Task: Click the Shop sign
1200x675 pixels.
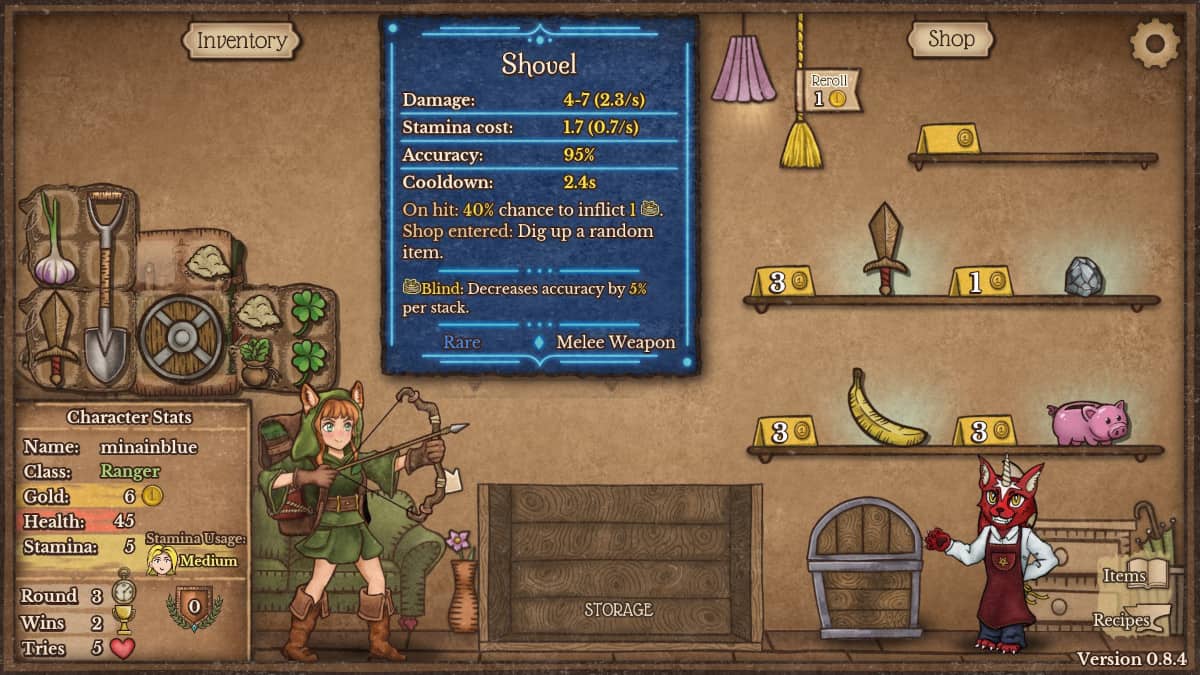Action: pos(950,39)
